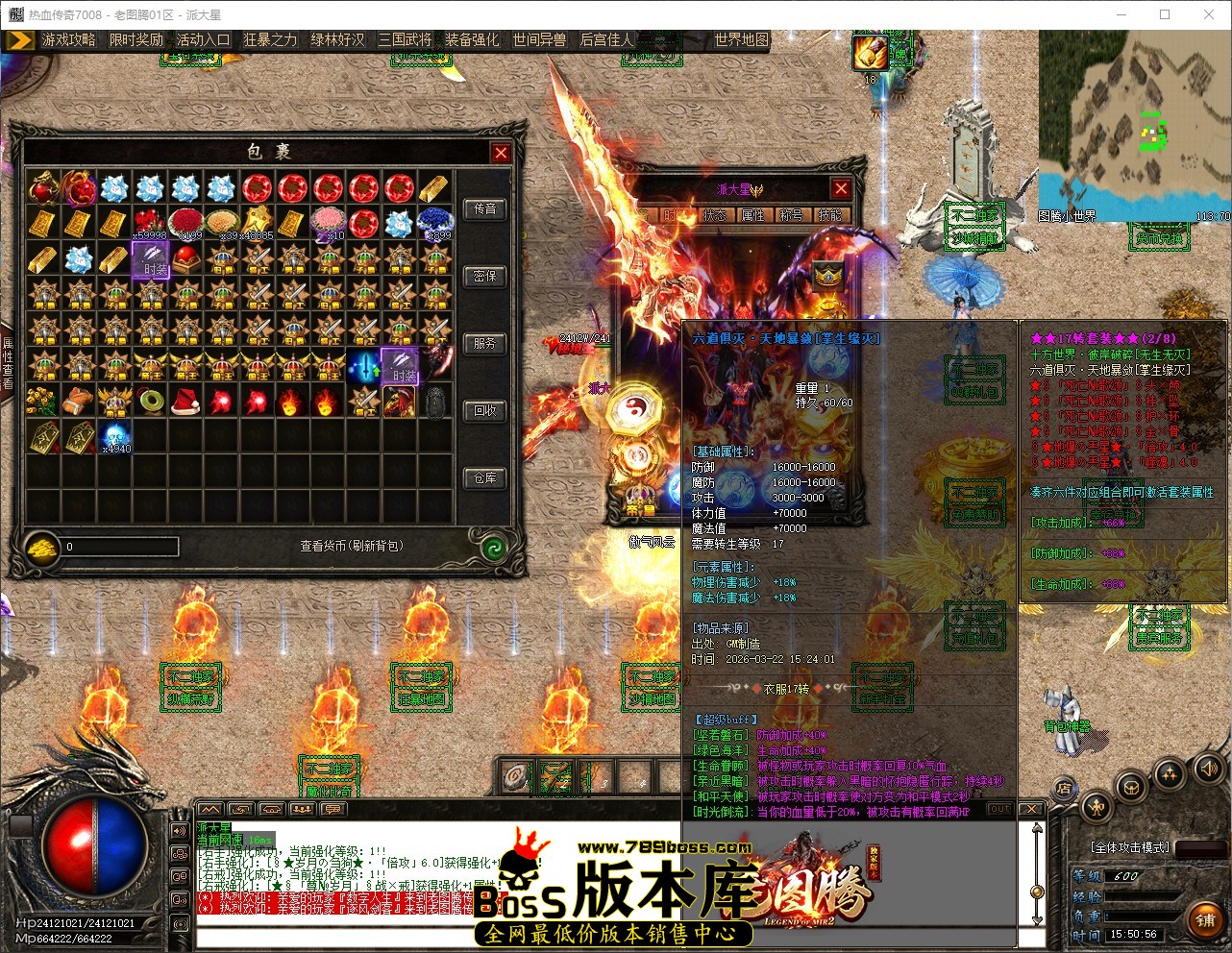
Task: Click the mountain icon in the chat toolbar
Action: (210, 810)
